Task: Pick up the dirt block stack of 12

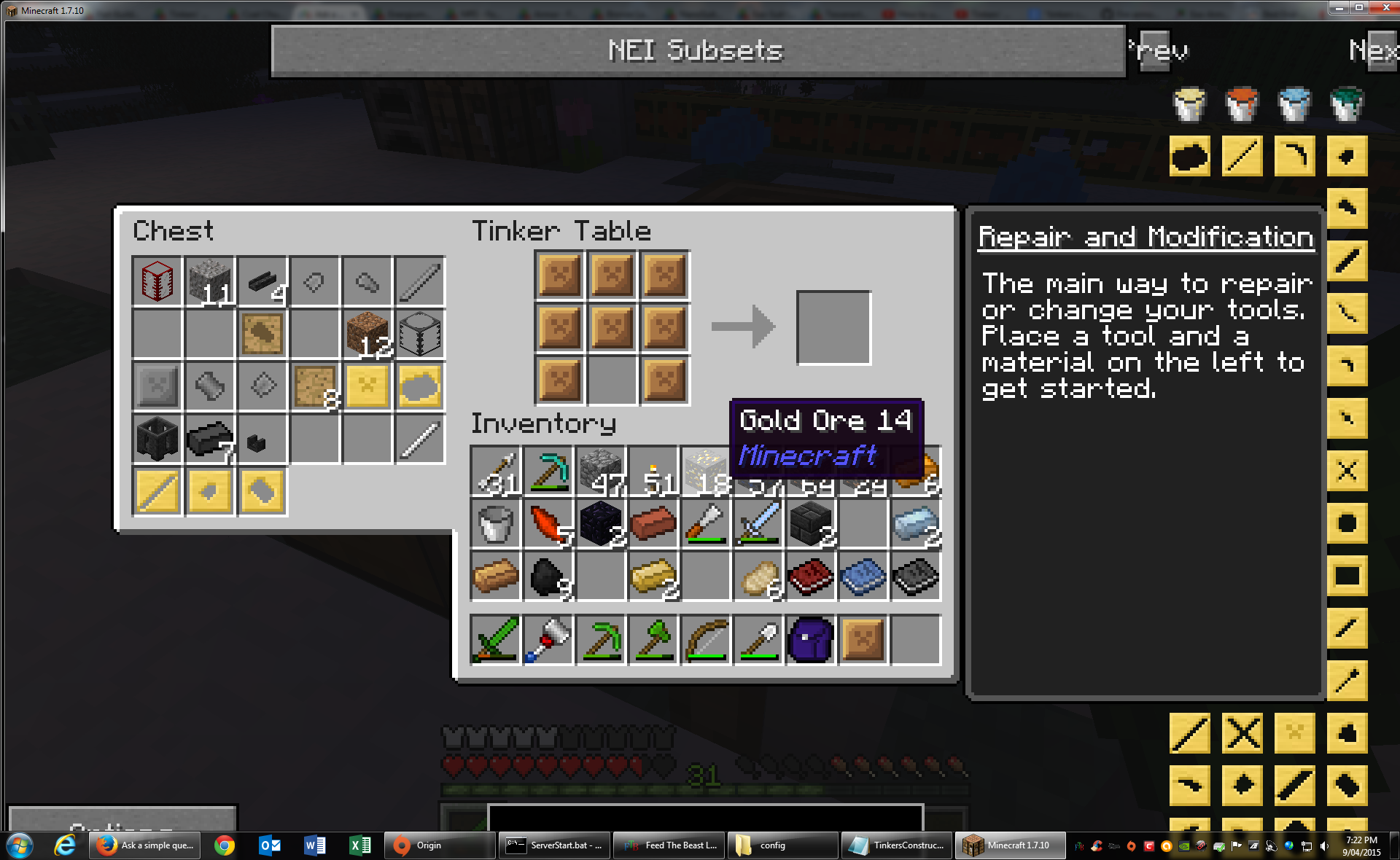Action: (x=367, y=334)
